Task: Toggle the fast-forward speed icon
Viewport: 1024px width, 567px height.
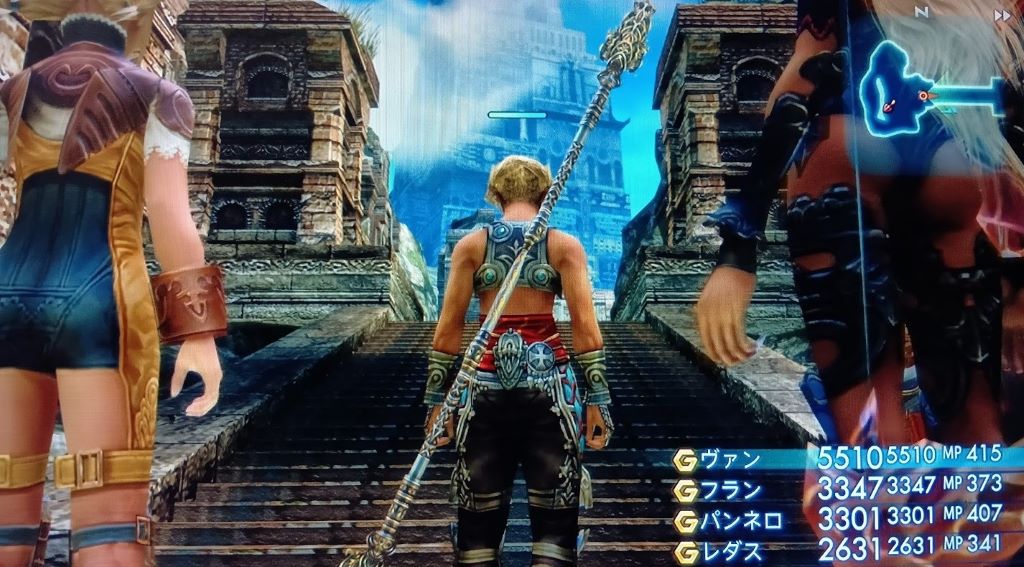Action: click(x=1001, y=16)
